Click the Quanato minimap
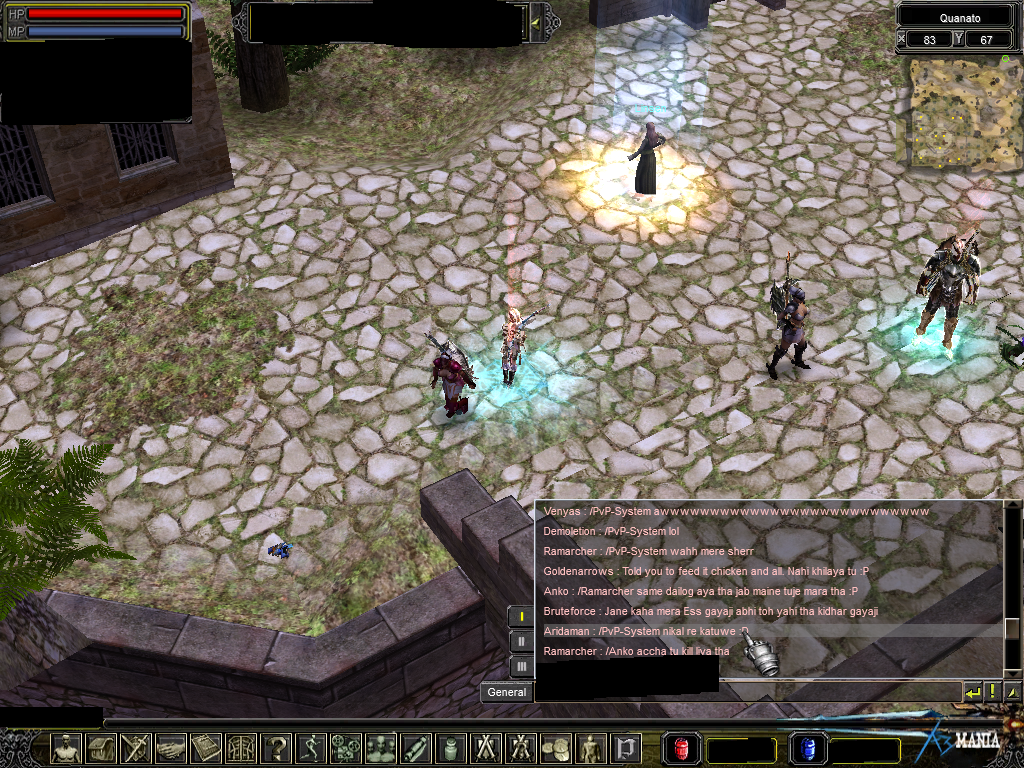 pyautogui.click(x=958, y=112)
